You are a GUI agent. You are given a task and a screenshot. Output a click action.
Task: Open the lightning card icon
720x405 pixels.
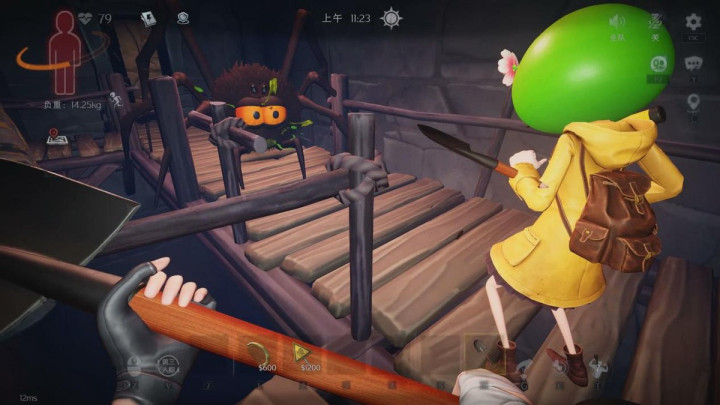pyautogui.click(x=149, y=17)
